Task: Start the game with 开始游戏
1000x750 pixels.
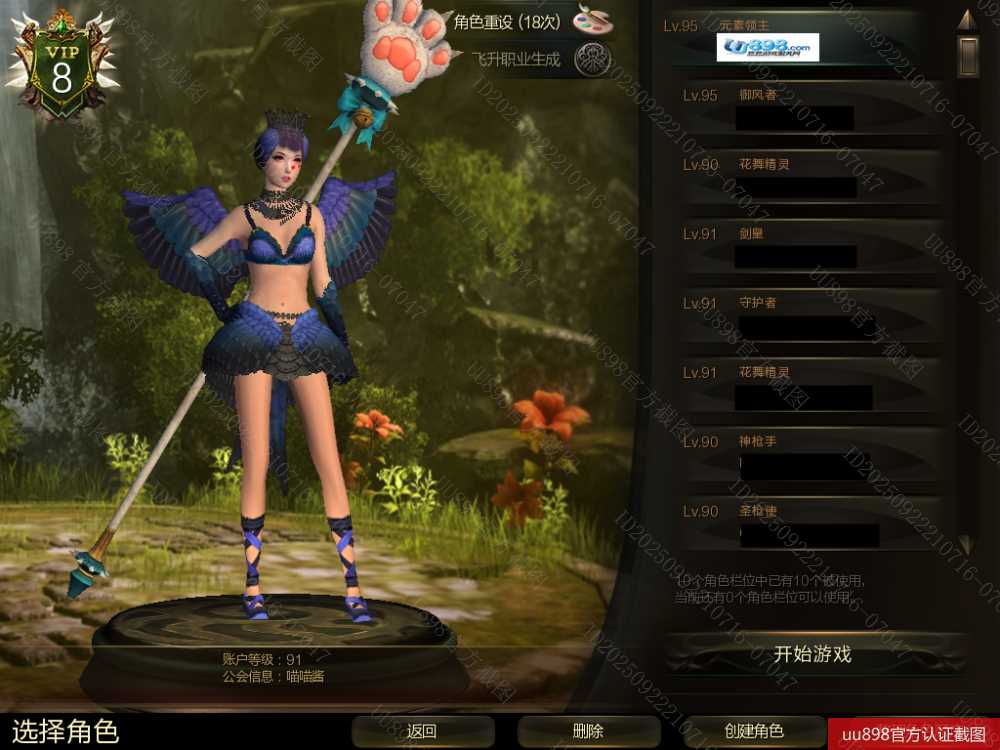Action: pyautogui.click(x=812, y=655)
